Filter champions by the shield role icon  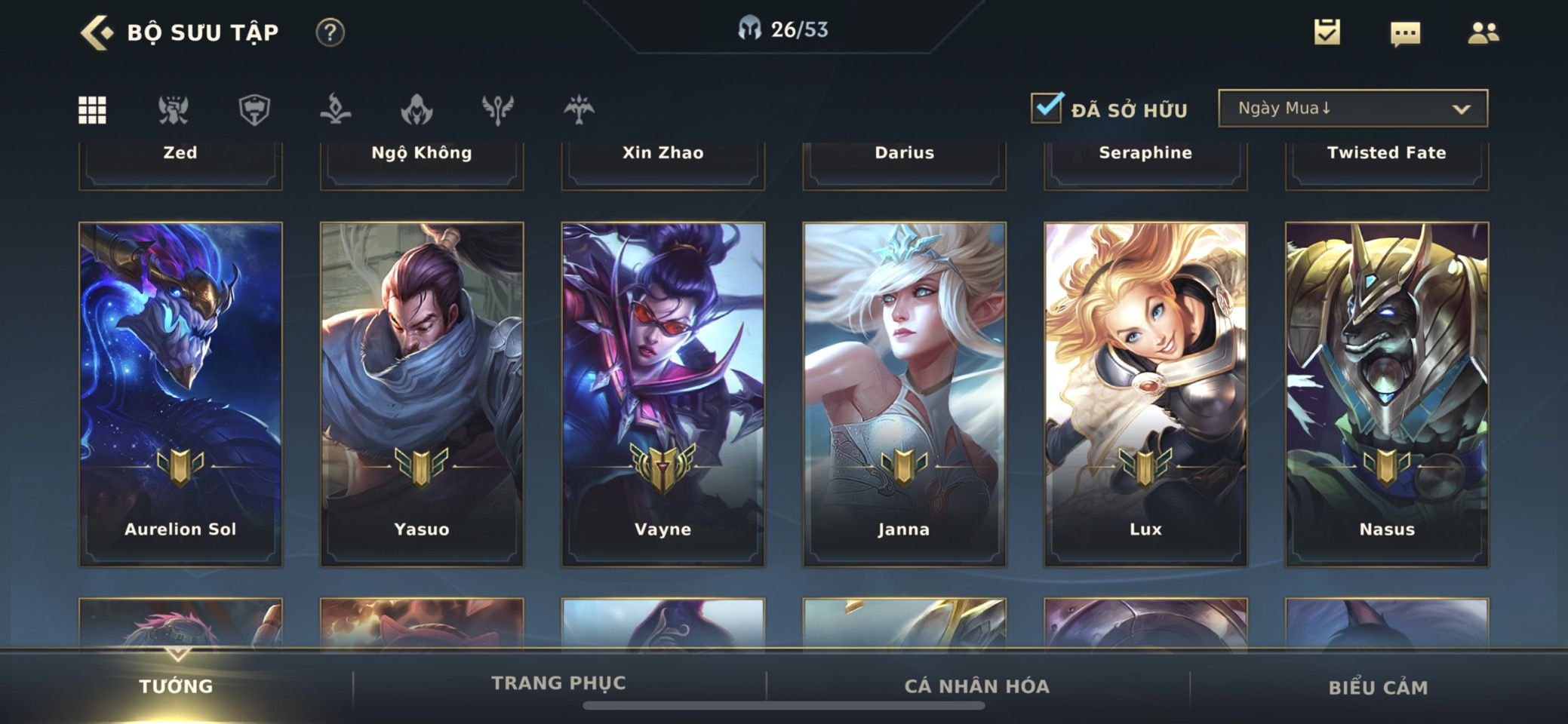254,110
